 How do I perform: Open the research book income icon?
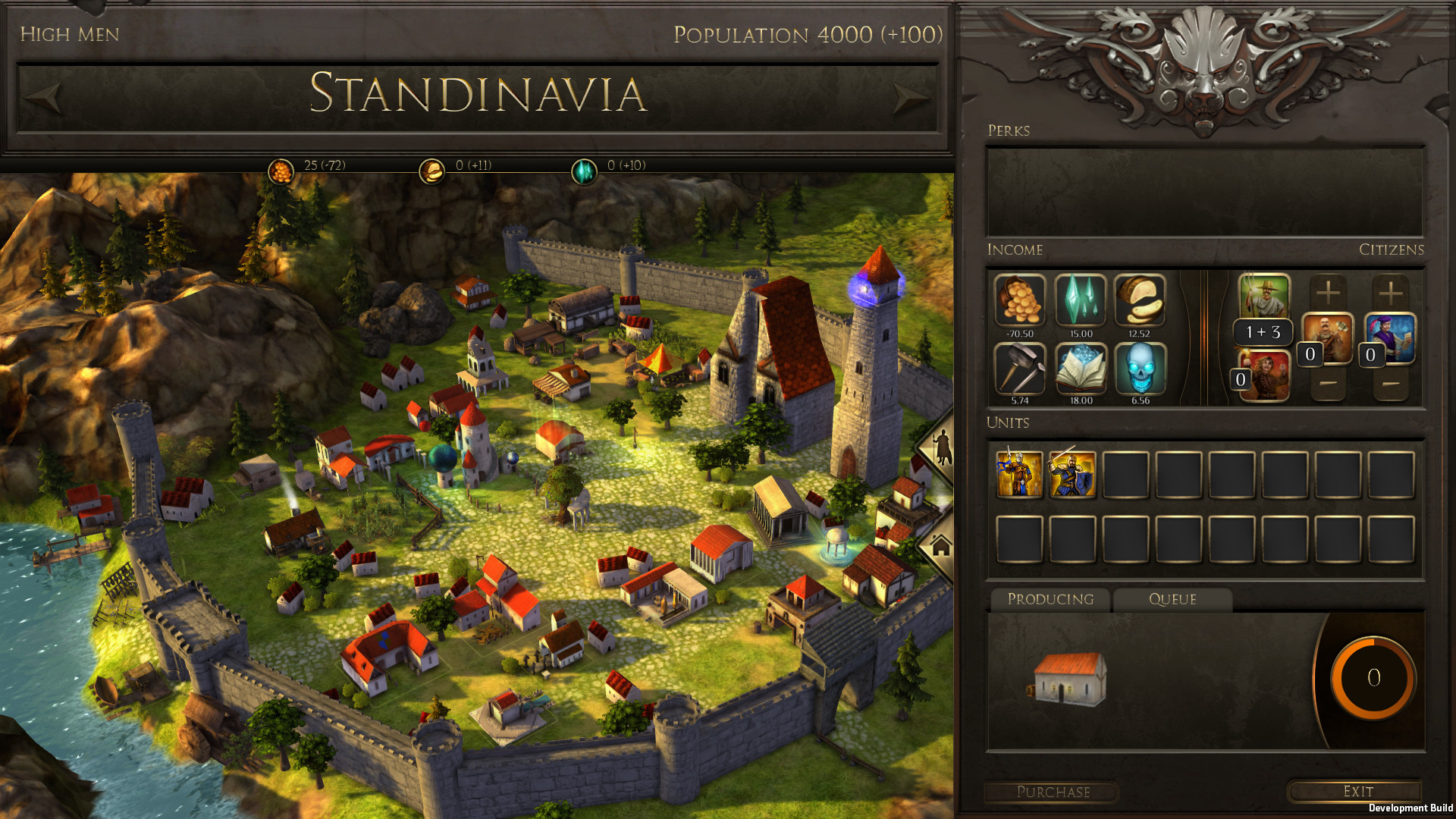click(1080, 369)
